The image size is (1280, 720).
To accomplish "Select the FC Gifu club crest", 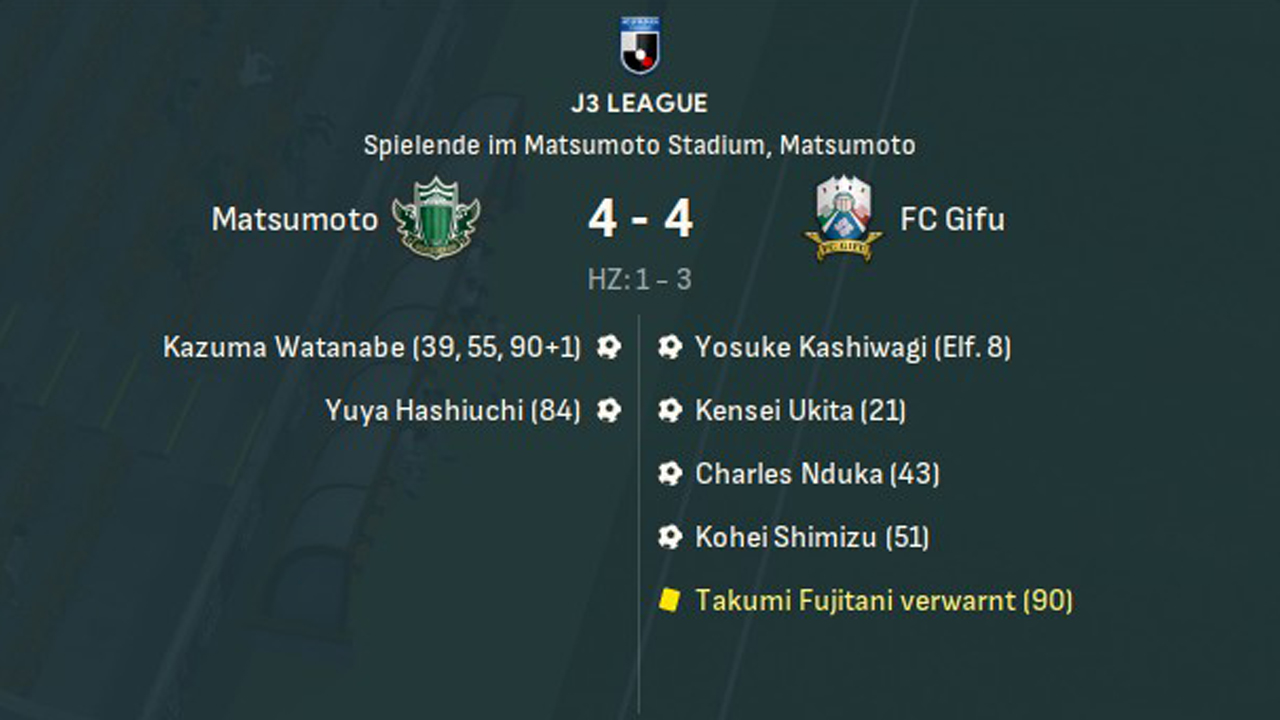I will tap(843, 218).
